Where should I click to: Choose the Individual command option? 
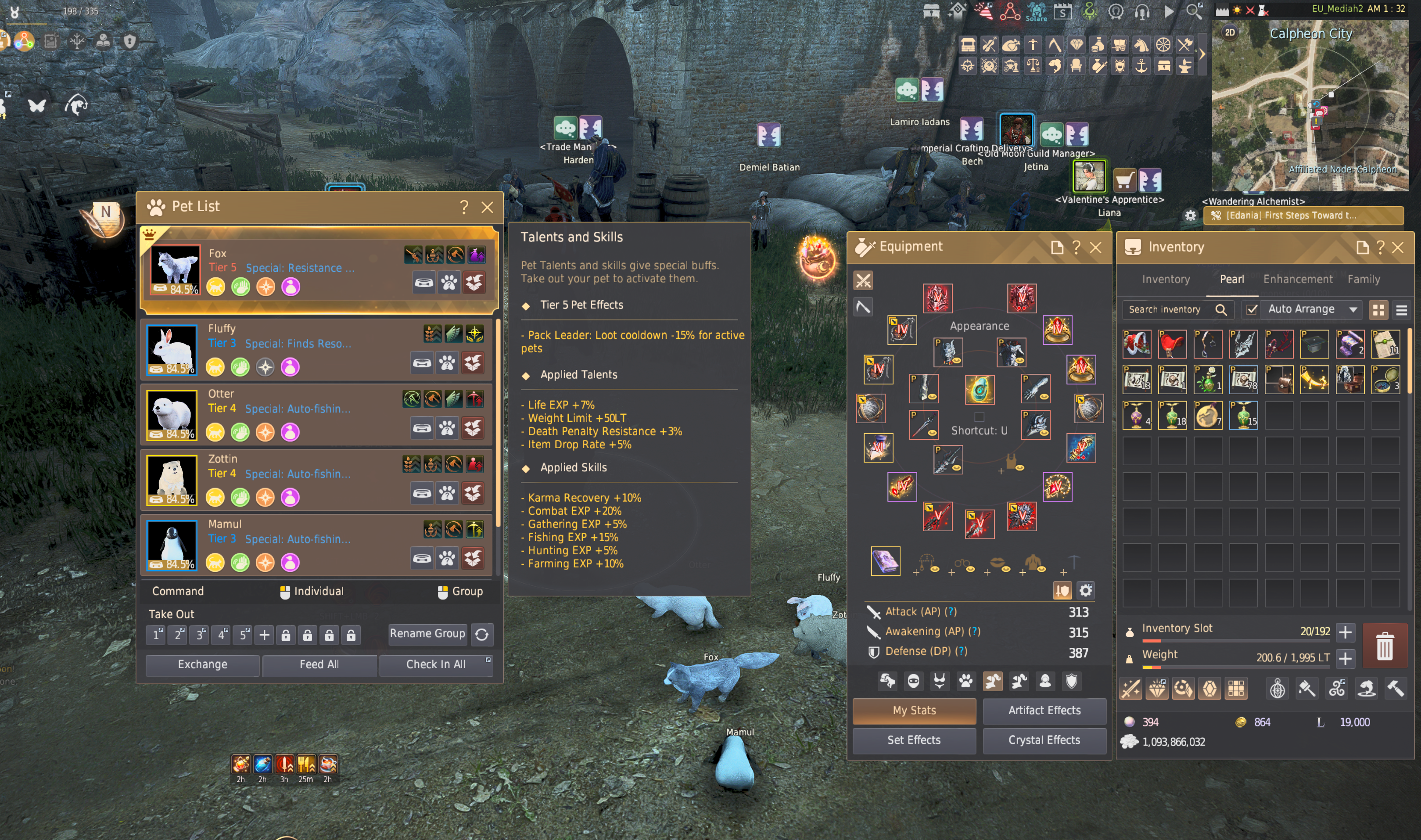pyautogui.click(x=312, y=592)
